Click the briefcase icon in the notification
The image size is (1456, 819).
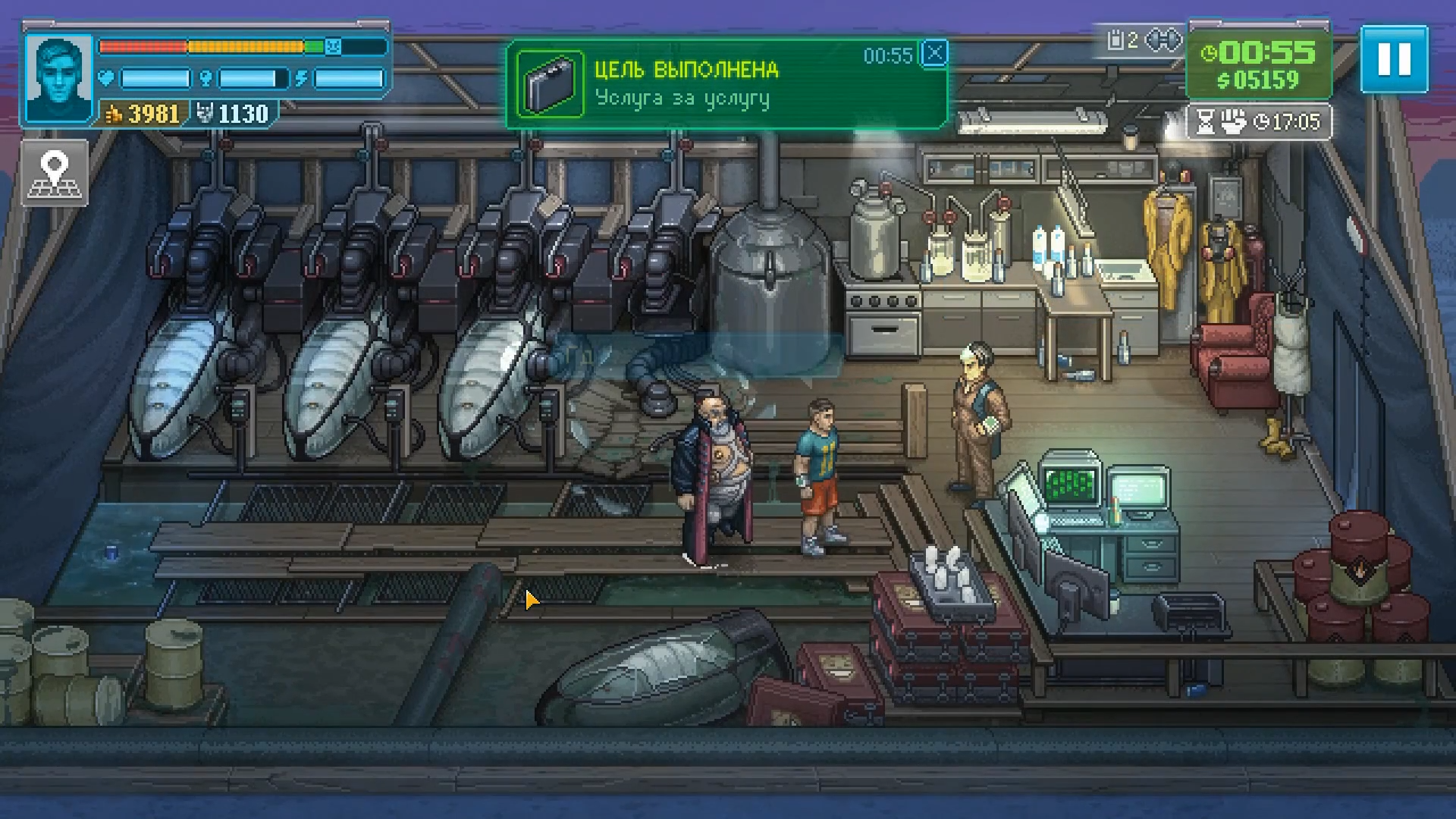[551, 84]
